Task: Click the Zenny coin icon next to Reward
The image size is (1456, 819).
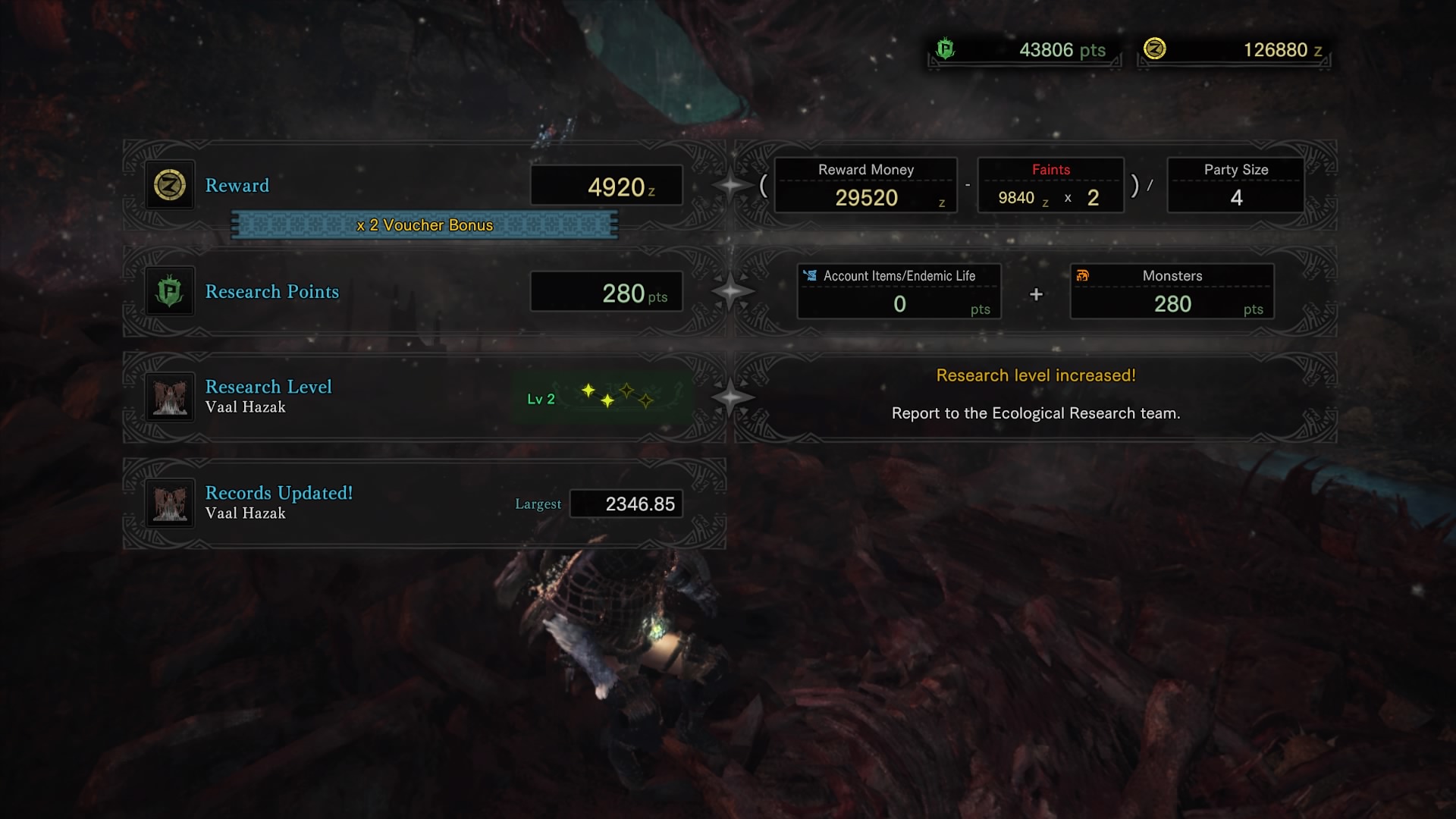Action: click(169, 184)
